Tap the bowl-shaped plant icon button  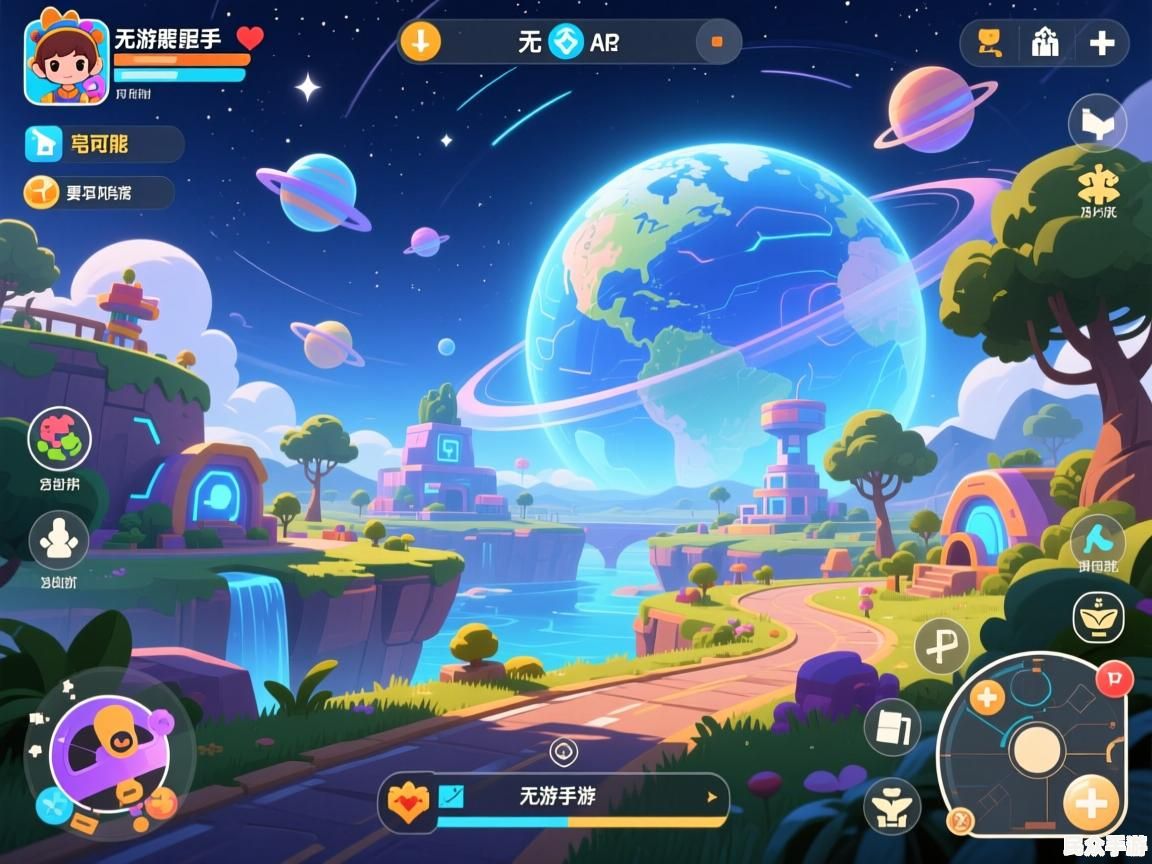[x=1098, y=617]
